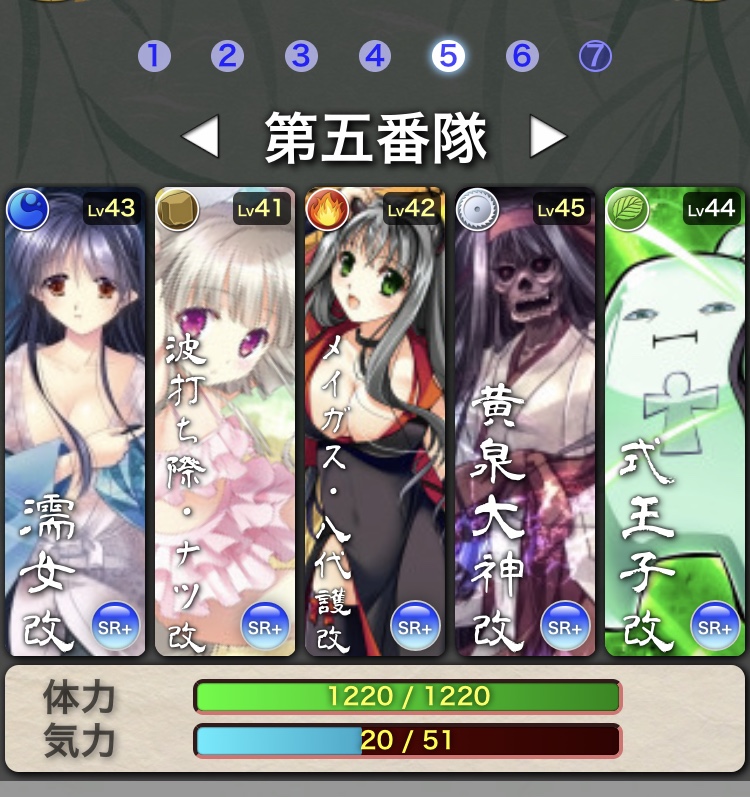Open the メイガス・八代護改 fire card
750x797 pixels.
pyautogui.click(x=375, y=421)
